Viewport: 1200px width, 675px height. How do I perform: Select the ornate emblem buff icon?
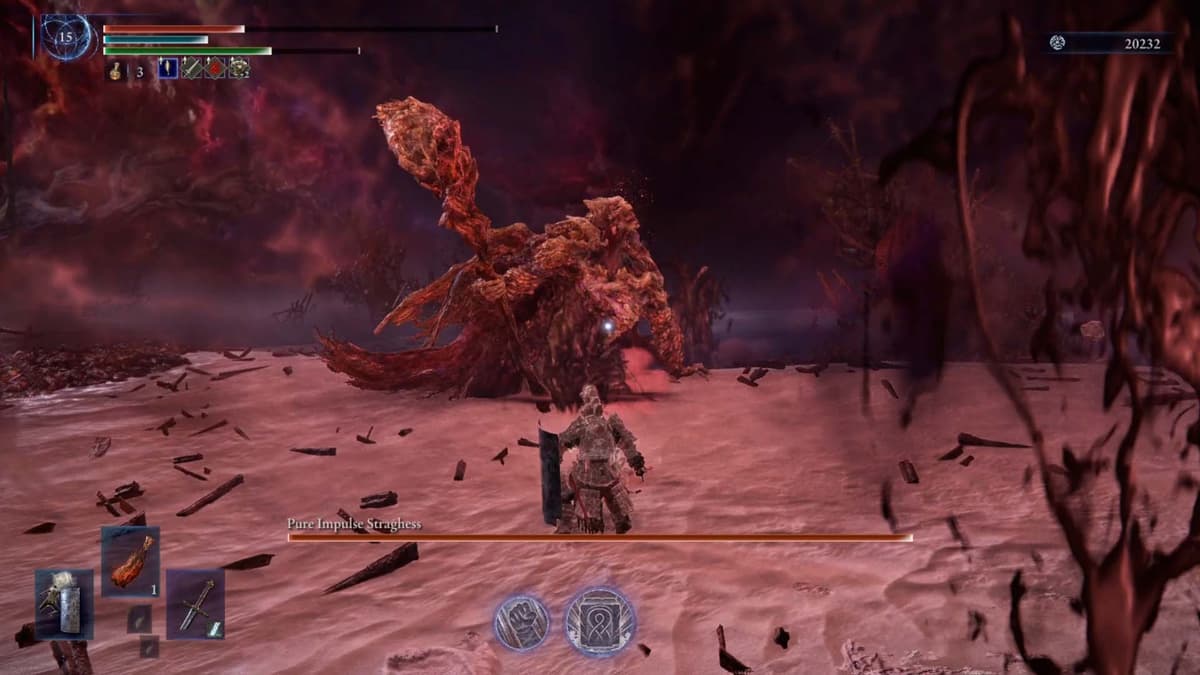point(239,69)
